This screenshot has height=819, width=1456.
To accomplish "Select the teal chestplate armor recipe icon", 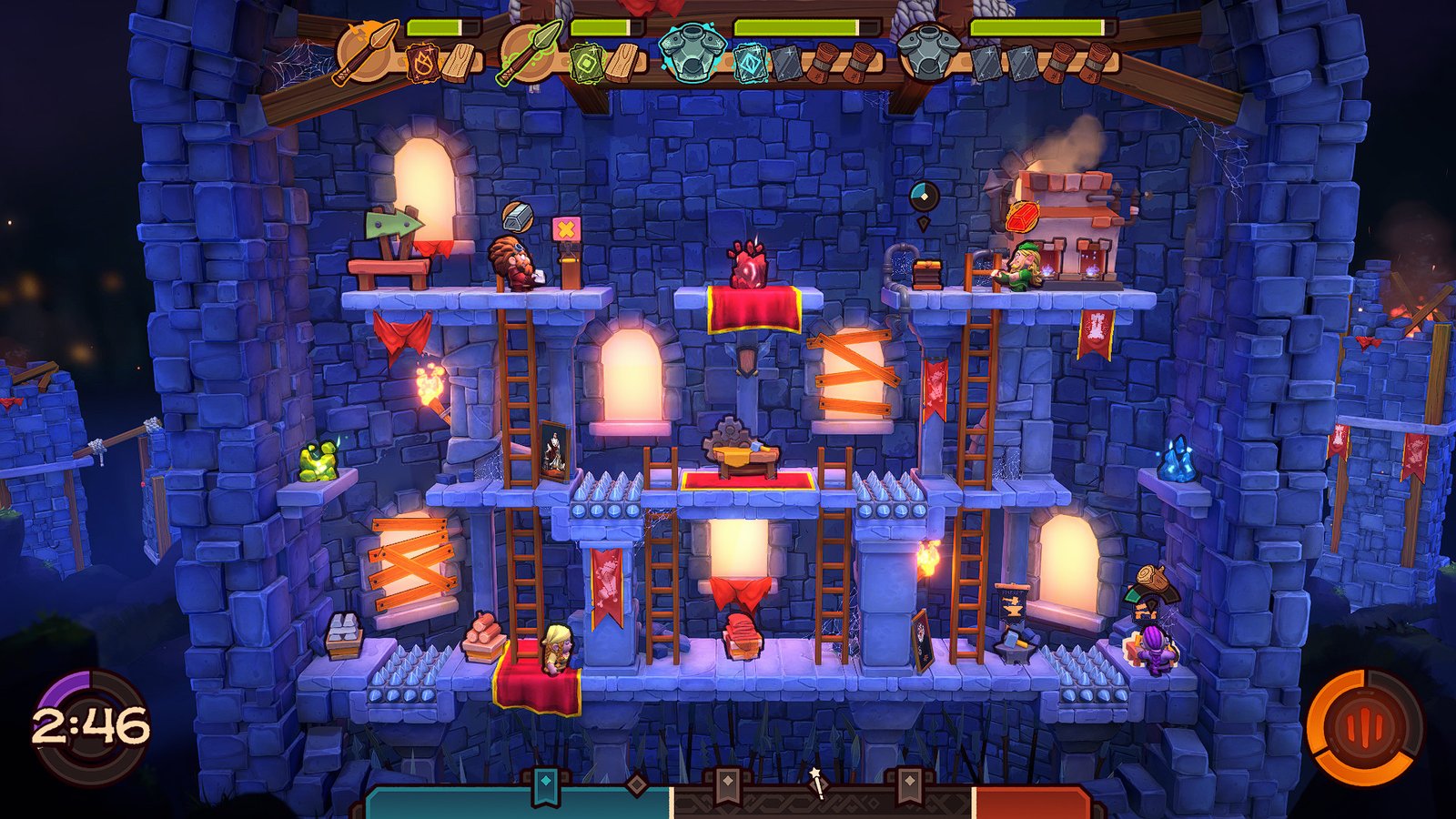I will [x=691, y=52].
